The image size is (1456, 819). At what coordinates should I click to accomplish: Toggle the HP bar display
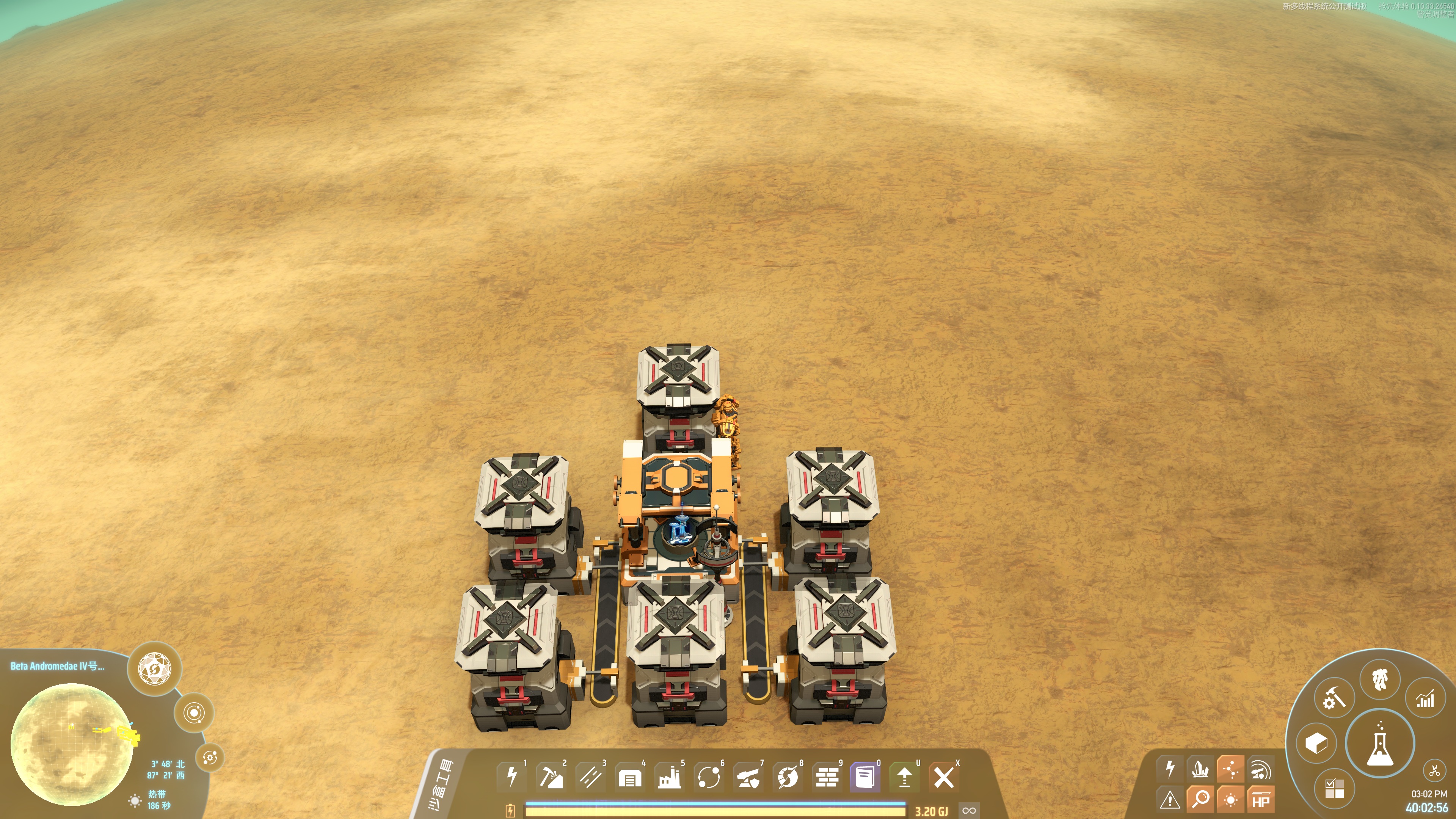pyautogui.click(x=1260, y=800)
